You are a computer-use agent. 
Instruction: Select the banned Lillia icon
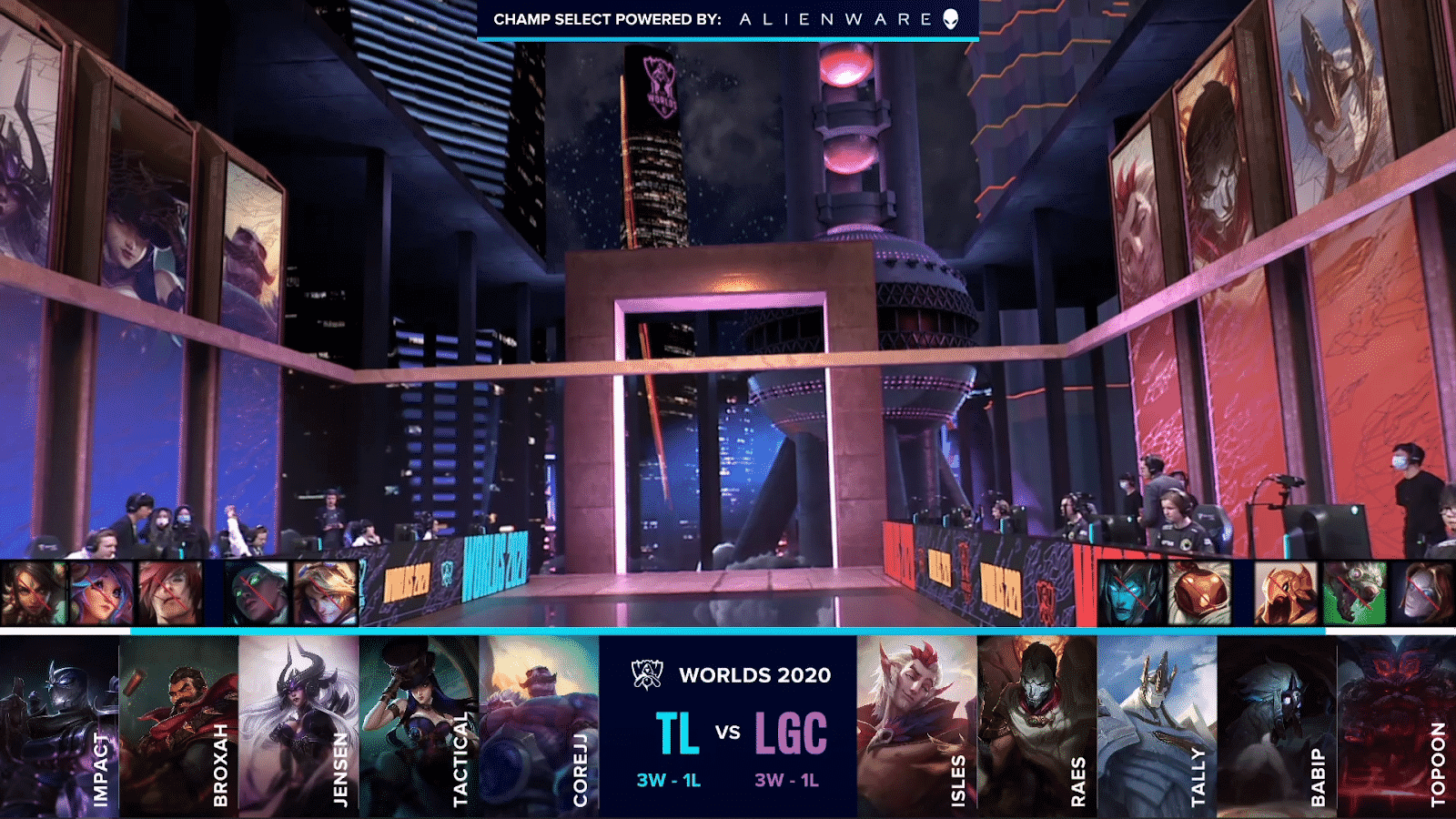tap(102, 593)
